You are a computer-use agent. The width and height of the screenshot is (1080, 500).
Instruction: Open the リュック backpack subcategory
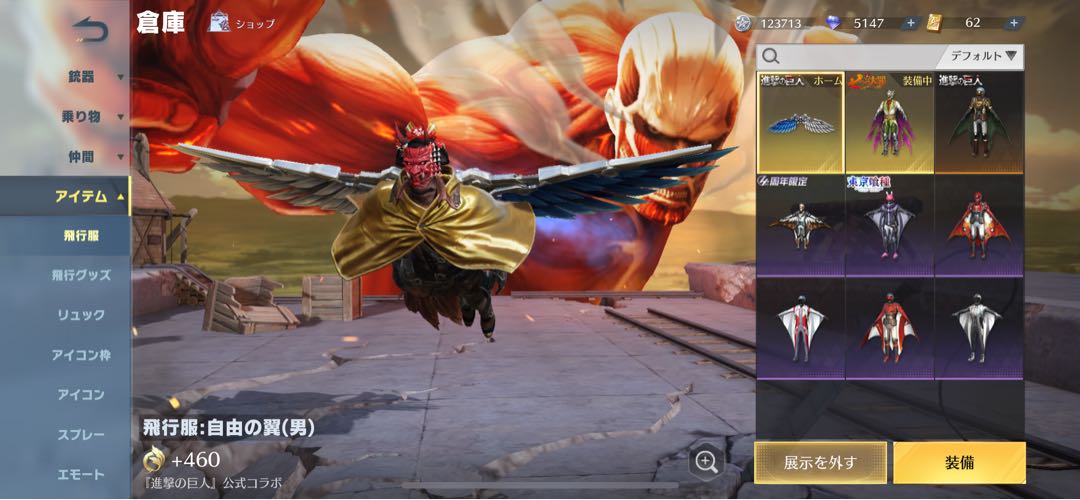tap(80, 315)
